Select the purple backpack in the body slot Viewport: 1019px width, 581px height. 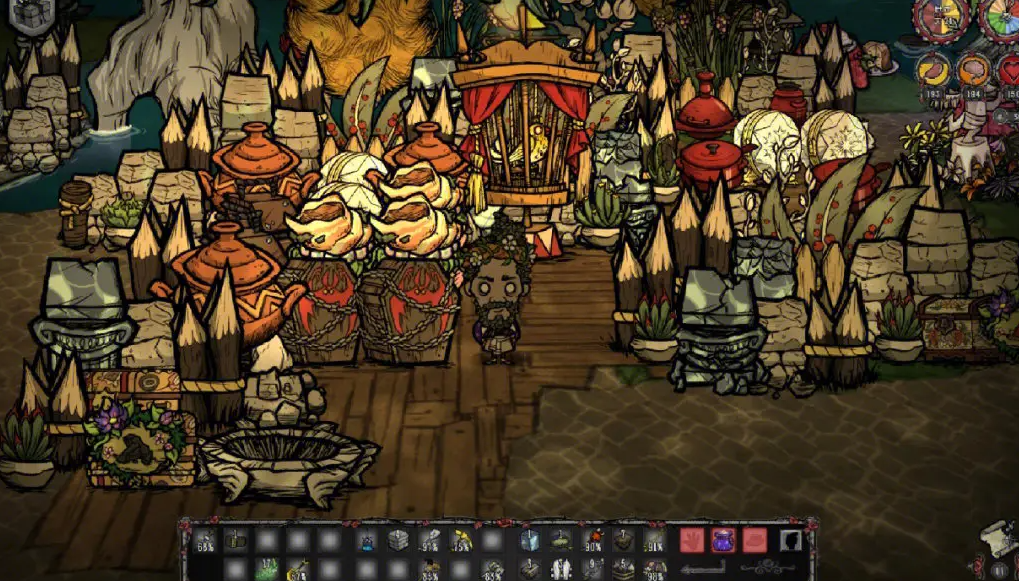tap(722, 541)
